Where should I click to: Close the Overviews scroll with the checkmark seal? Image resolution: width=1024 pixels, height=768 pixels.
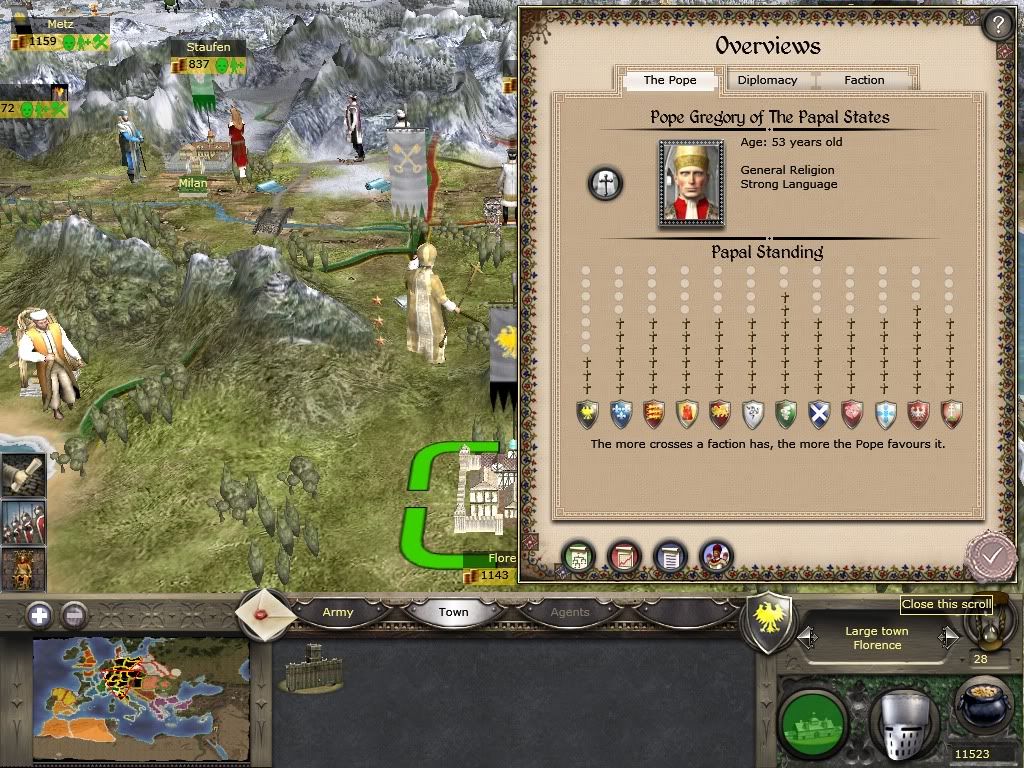tap(990, 555)
